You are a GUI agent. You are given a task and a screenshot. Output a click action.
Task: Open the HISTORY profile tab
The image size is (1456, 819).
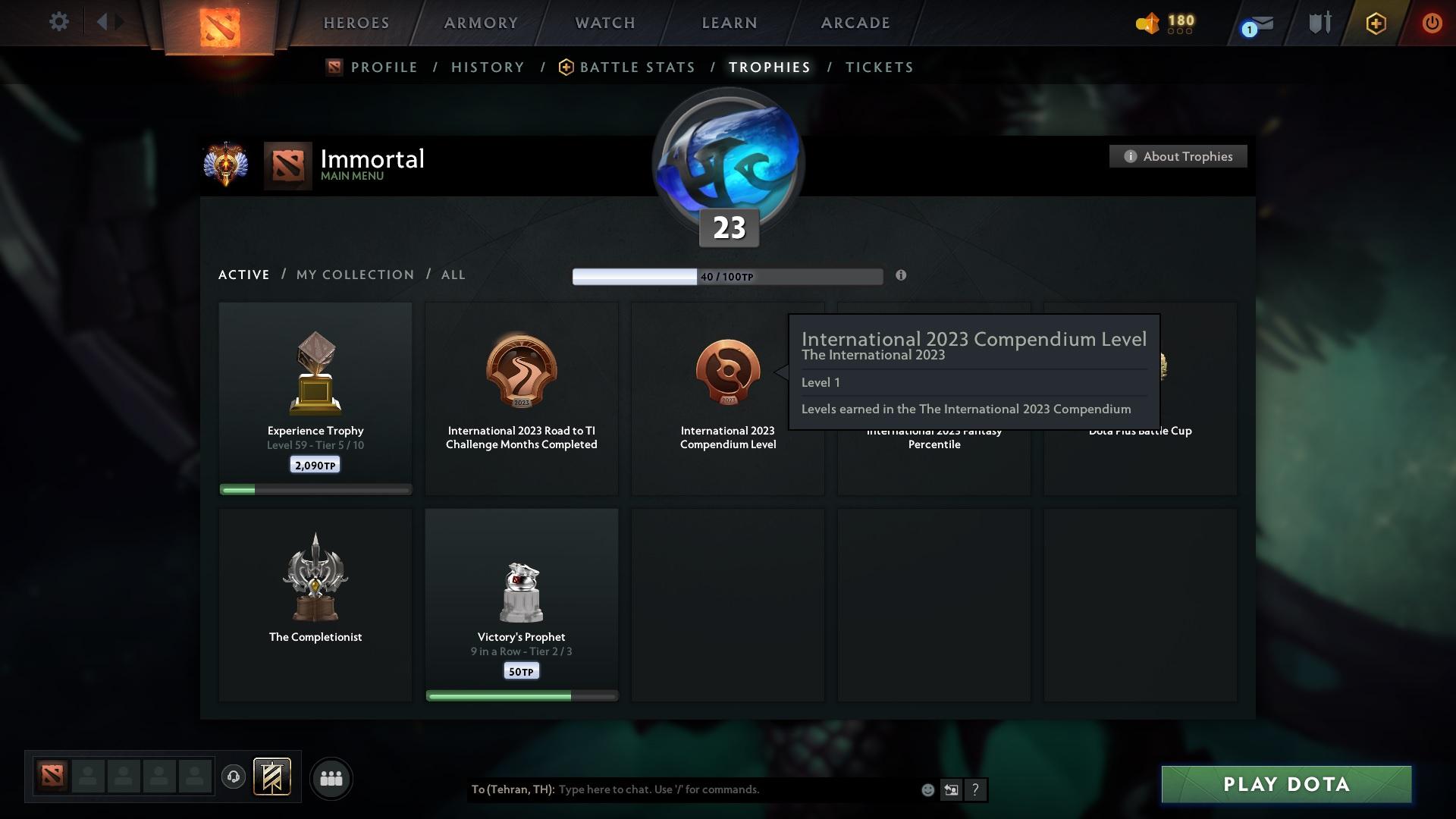coord(488,67)
